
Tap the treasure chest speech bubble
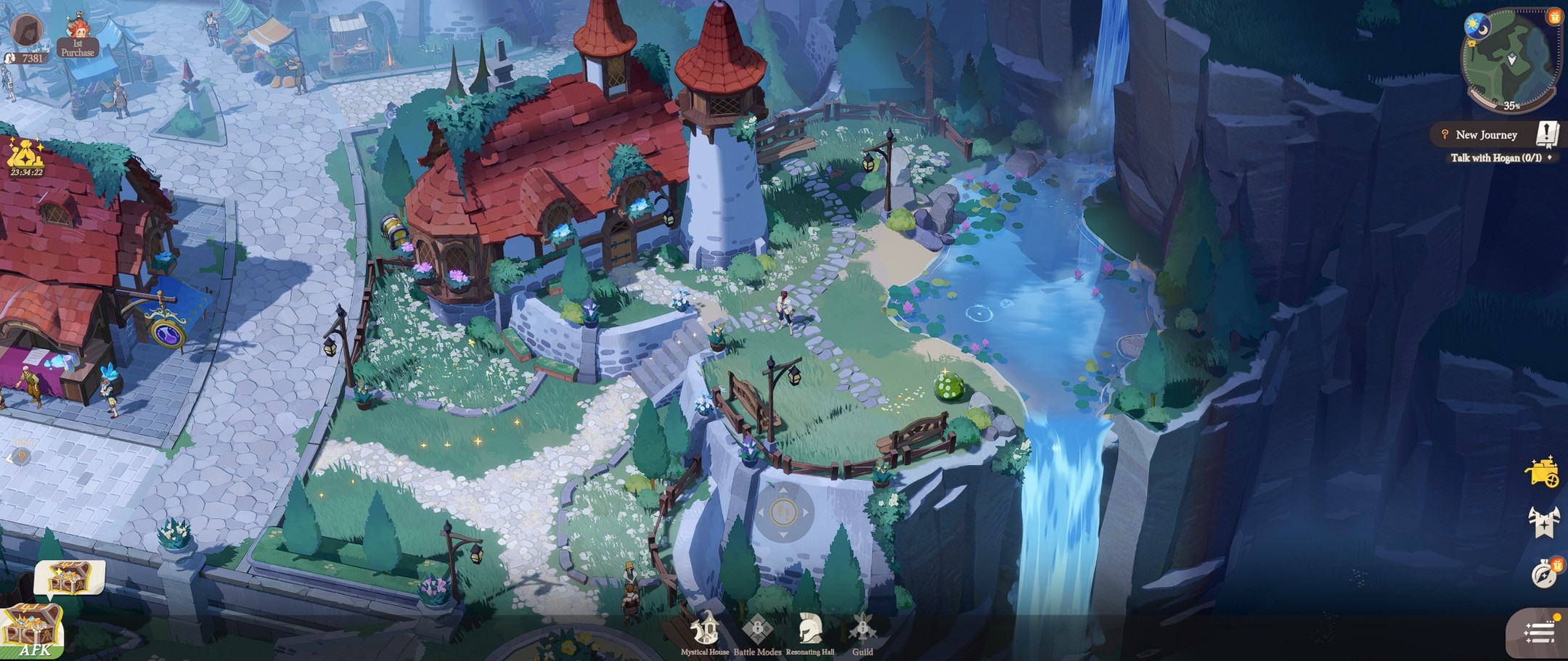[x=70, y=578]
